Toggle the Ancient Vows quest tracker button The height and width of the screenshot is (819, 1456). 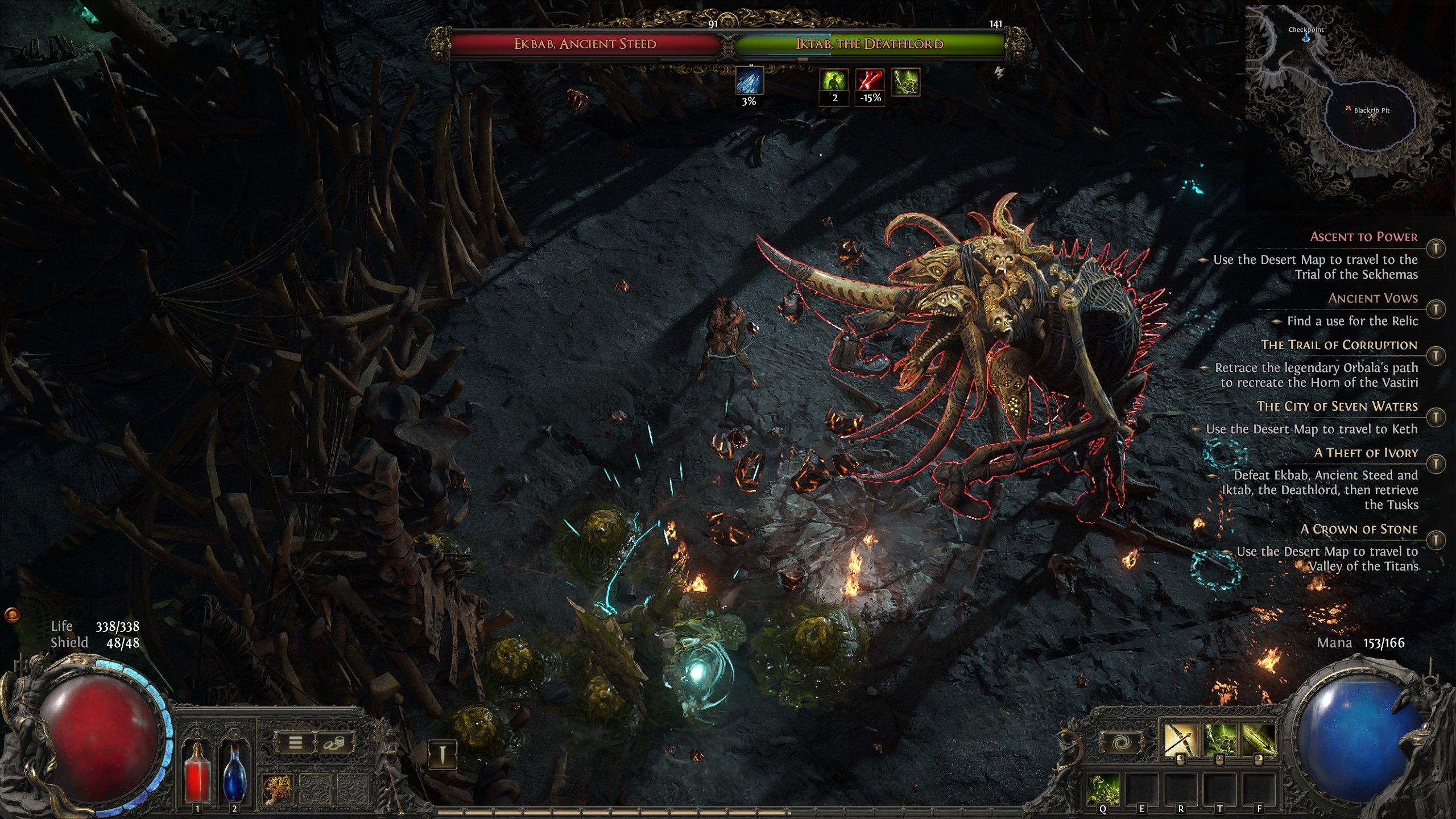(1437, 309)
